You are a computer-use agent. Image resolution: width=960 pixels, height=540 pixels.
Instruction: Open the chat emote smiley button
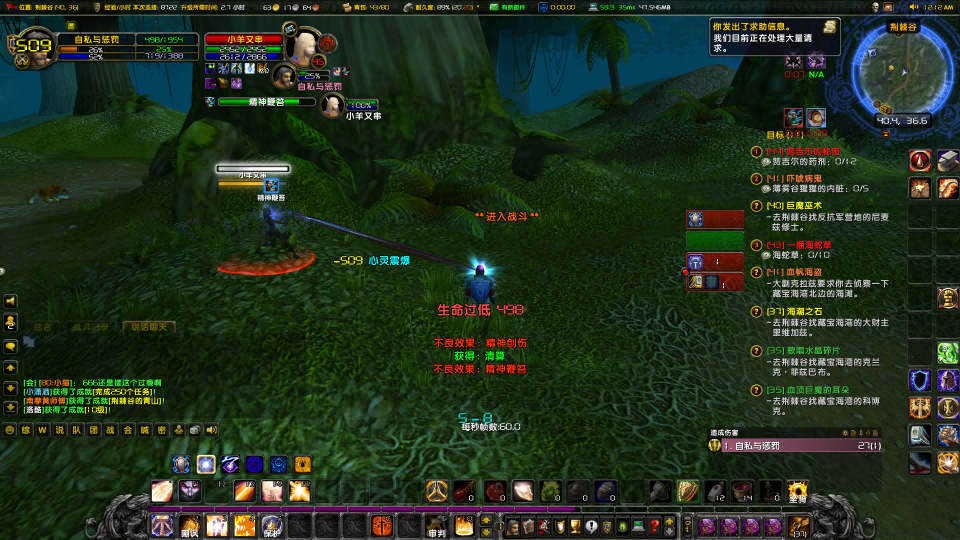[x=11, y=429]
